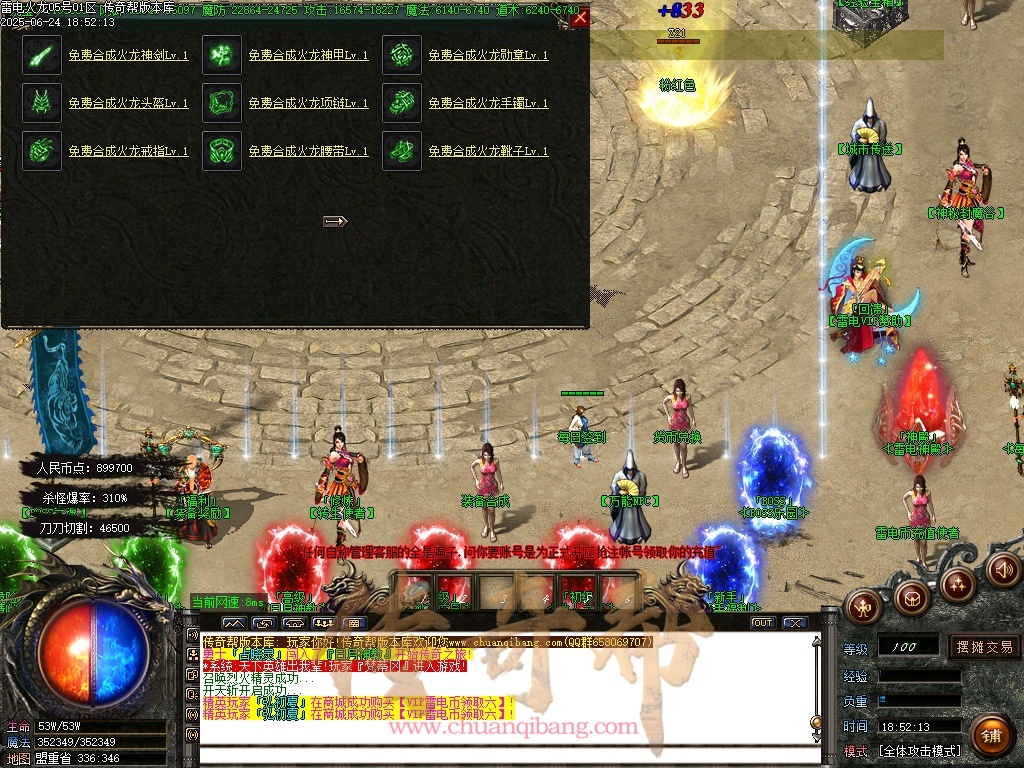
Task: Change the 全体攻击模式 attack mode
Action: (x=919, y=750)
